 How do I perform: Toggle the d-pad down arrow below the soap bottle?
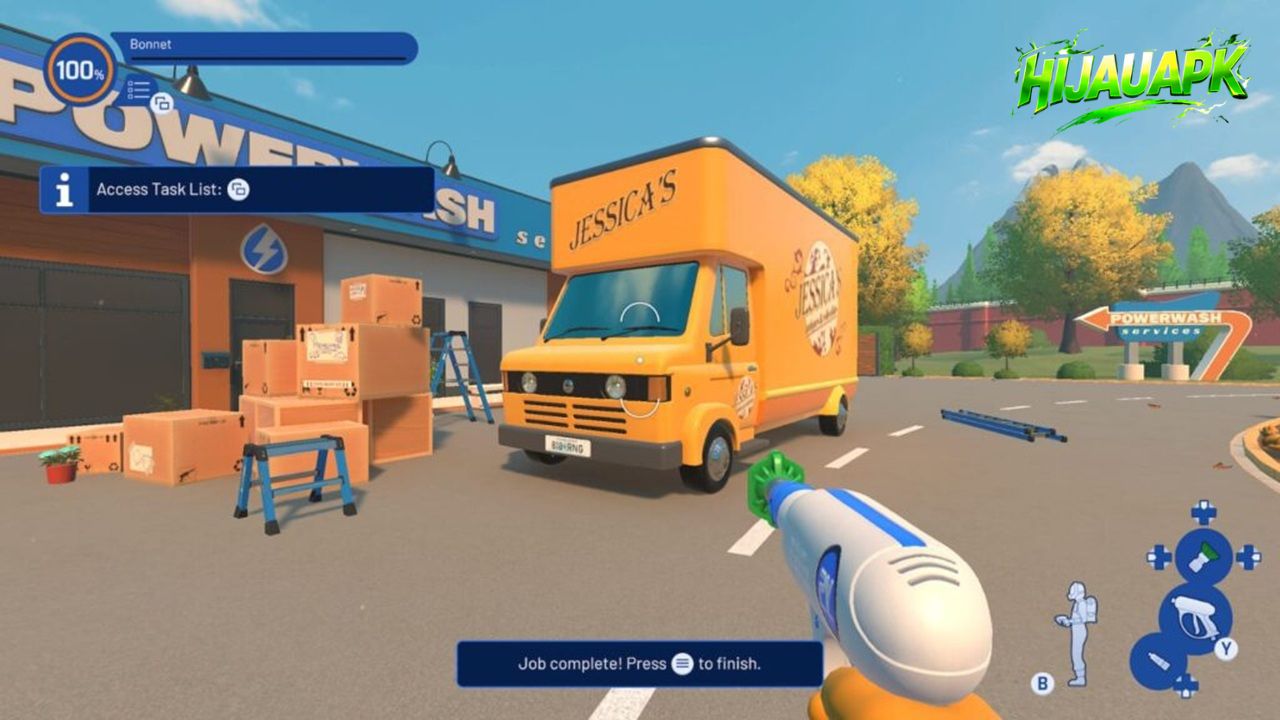(1188, 683)
